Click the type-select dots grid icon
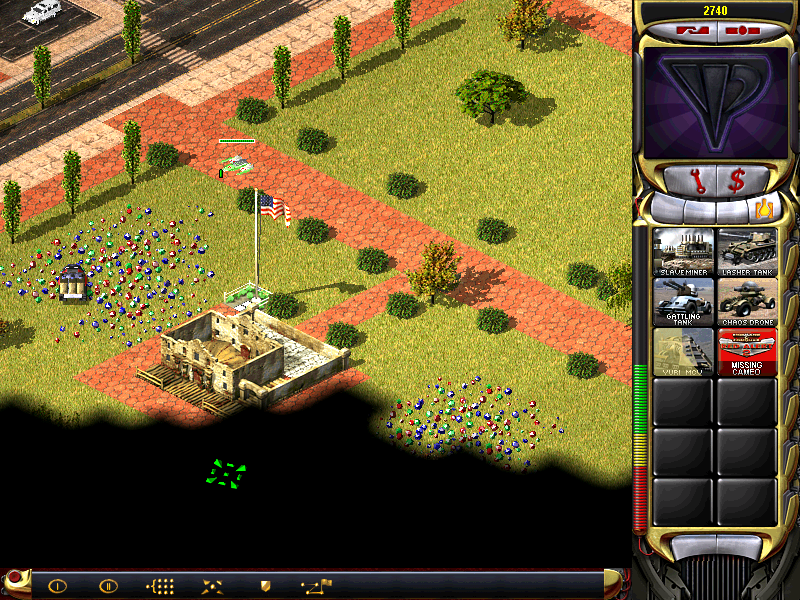Screen dimensions: 800x600 point(160,586)
